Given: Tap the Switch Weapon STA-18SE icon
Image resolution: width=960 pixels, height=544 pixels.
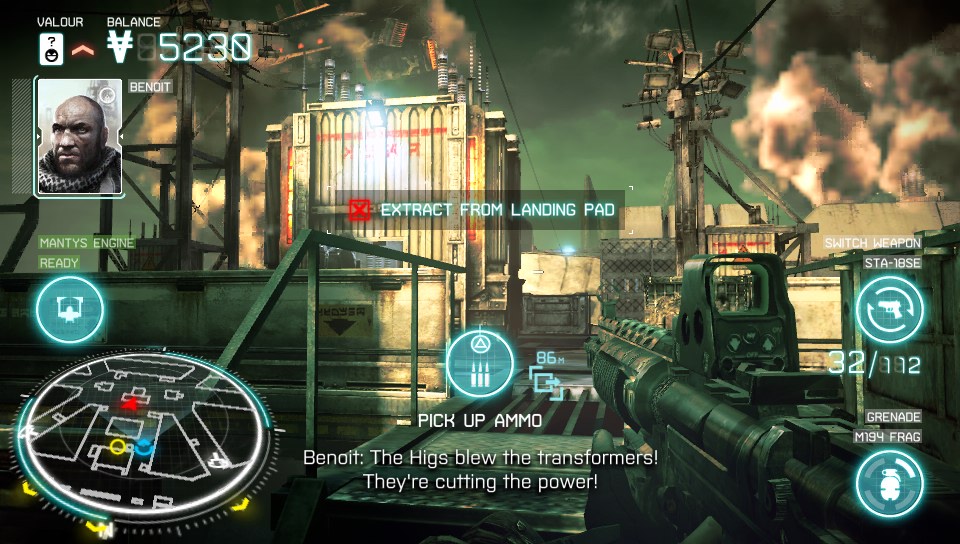Looking at the screenshot, I should [x=889, y=309].
